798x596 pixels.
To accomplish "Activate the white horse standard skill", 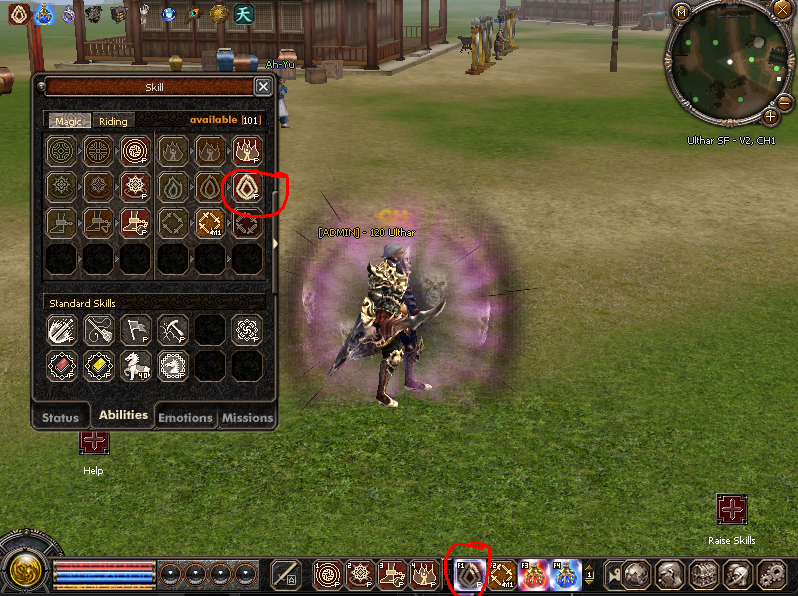I will pos(136,366).
